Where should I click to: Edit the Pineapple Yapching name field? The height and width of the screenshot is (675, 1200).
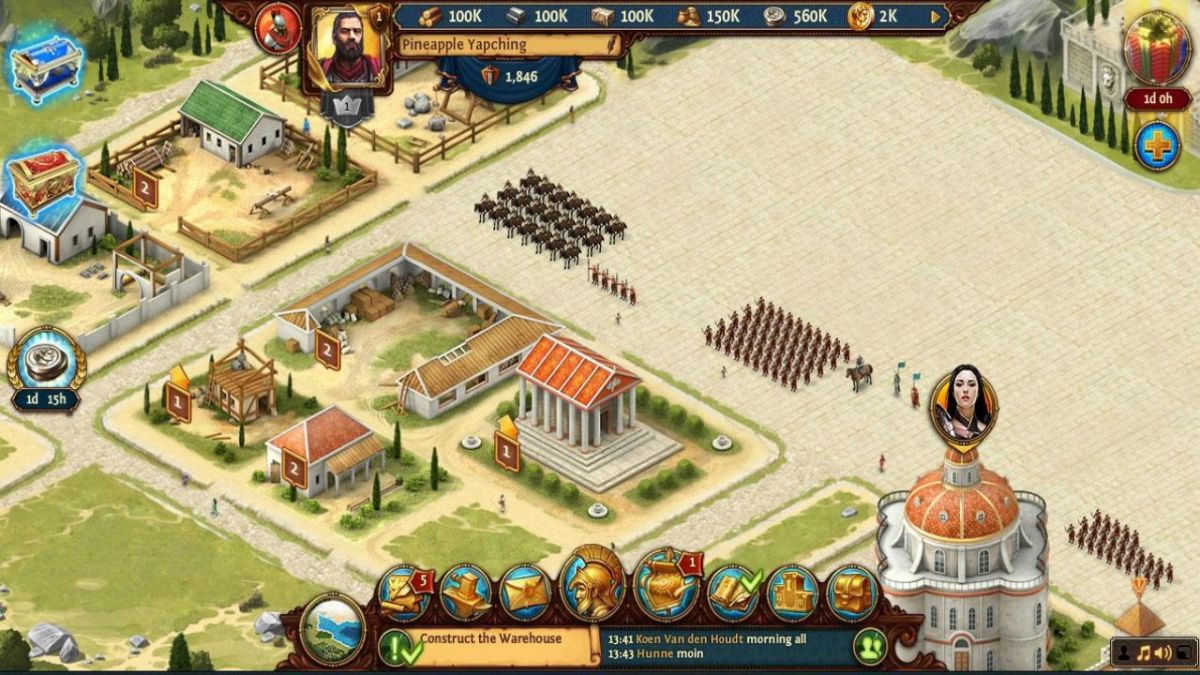point(507,45)
